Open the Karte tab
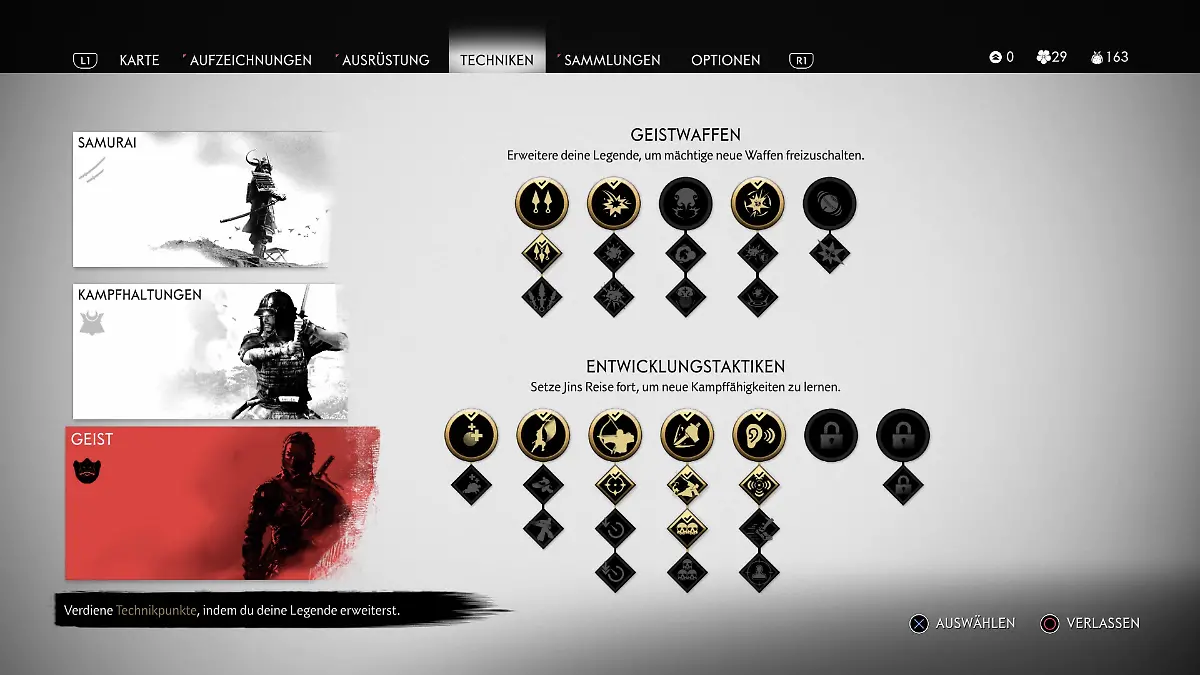 click(139, 60)
